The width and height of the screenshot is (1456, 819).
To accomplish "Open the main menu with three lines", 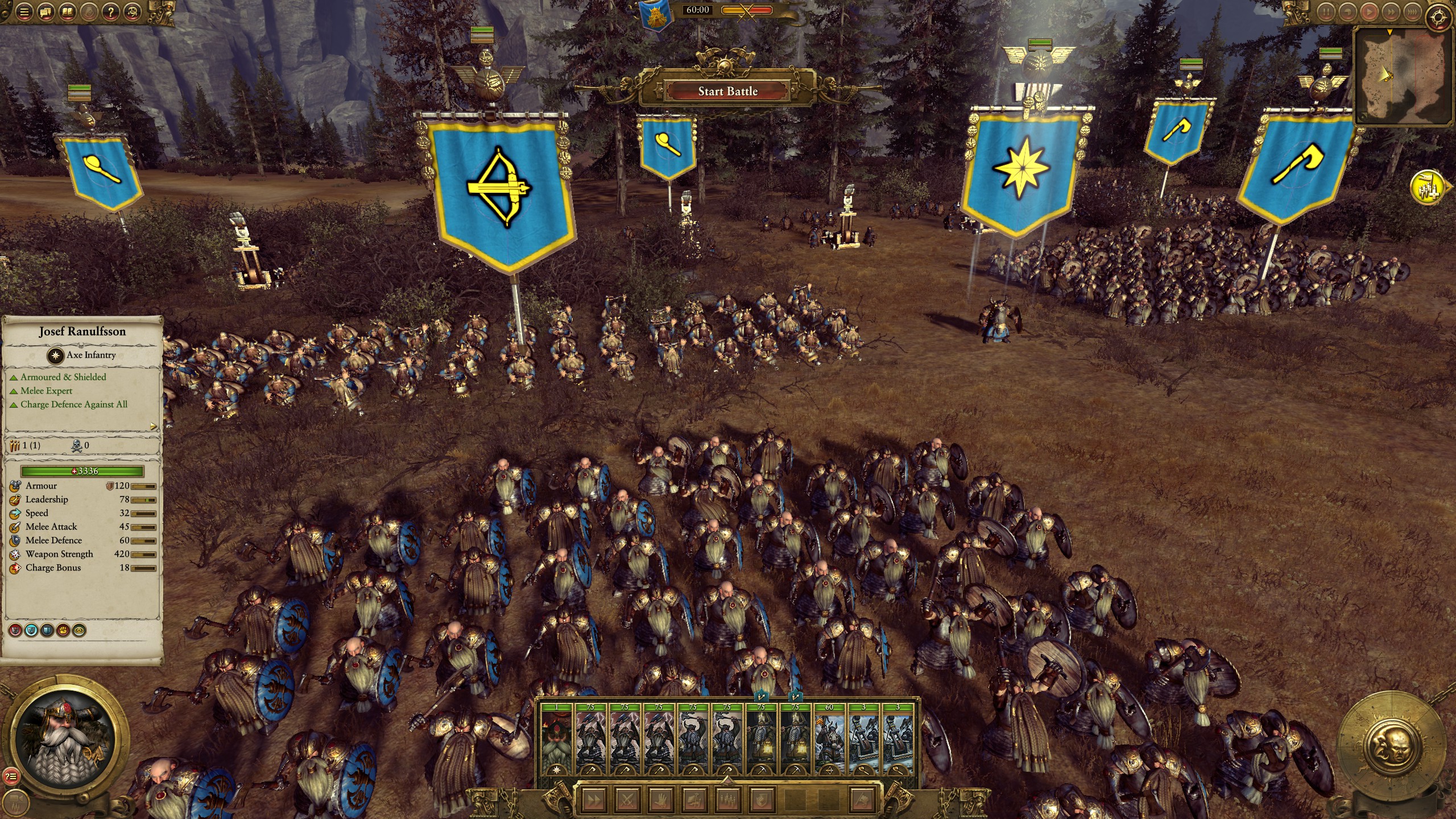I will (23, 11).
